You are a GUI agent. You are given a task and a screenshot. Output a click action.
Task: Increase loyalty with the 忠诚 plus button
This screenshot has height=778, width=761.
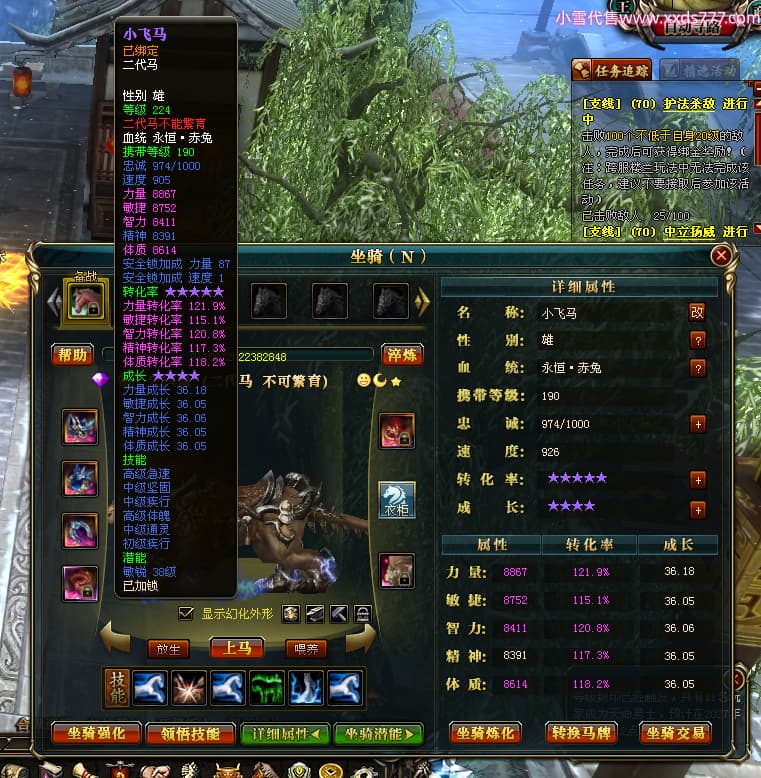click(x=698, y=424)
